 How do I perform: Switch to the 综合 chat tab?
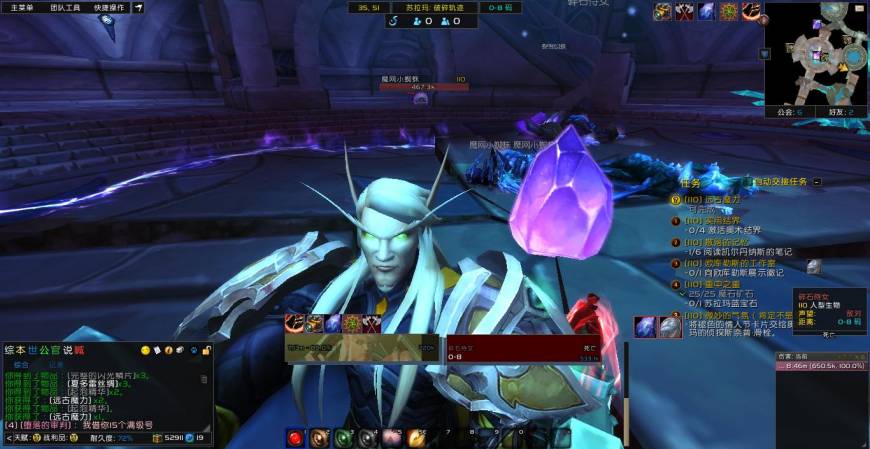tap(21, 365)
